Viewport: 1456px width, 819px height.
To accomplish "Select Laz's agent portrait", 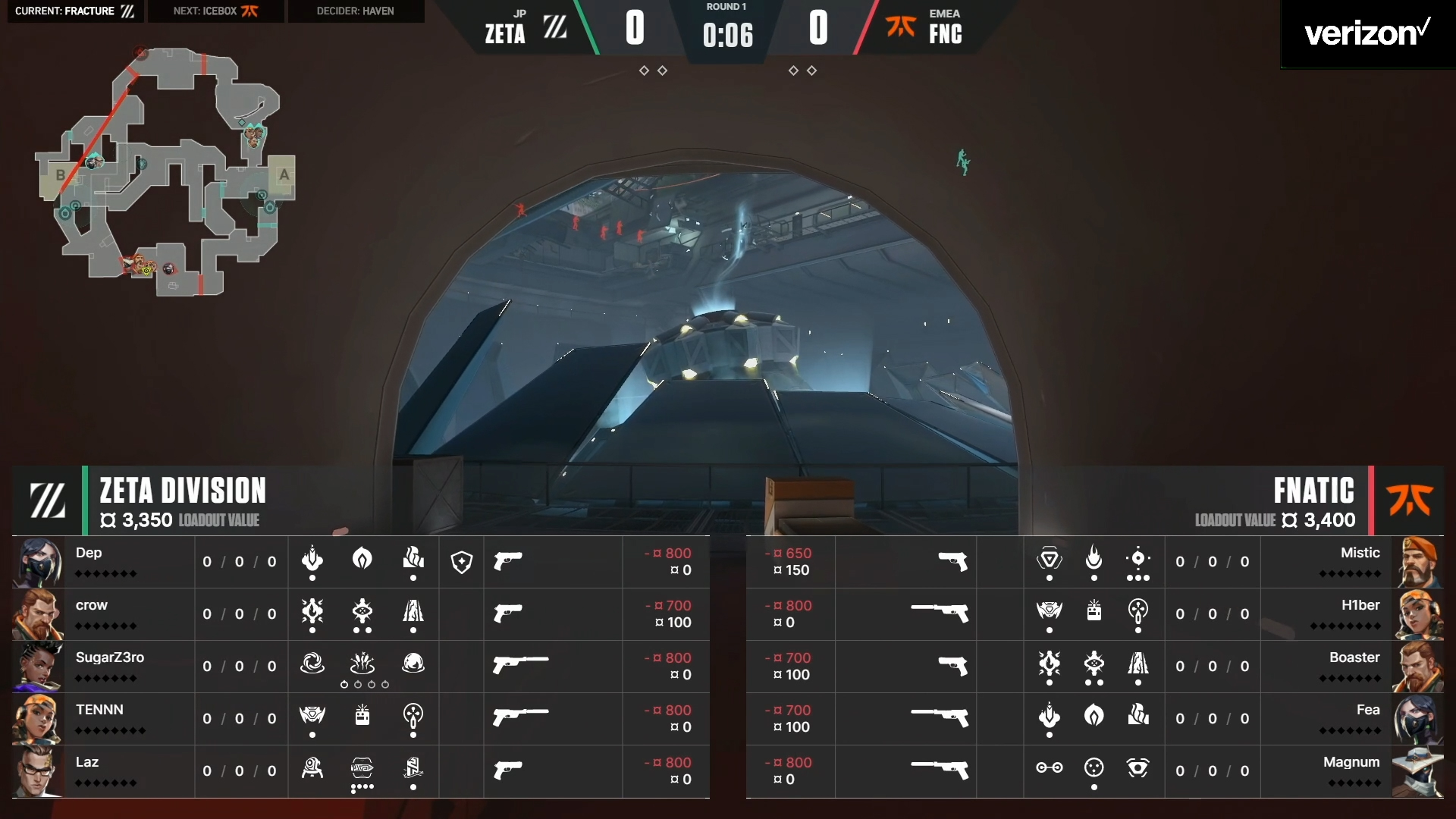I will pyautogui.click(x=38, y=771).
